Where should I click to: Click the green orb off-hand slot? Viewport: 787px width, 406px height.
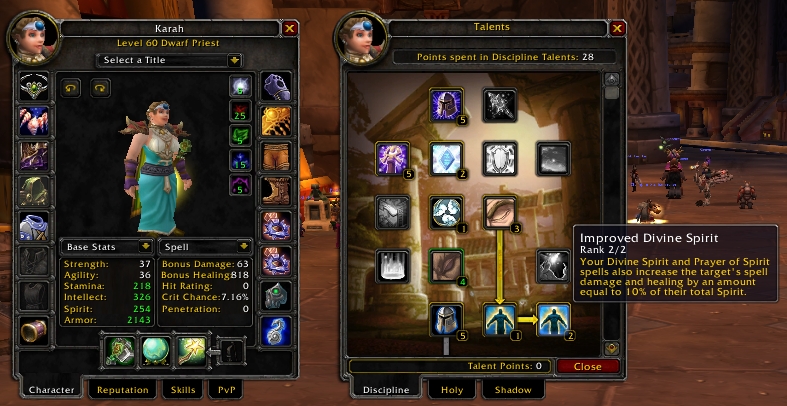pyautogui.click(x=155, y=351)
